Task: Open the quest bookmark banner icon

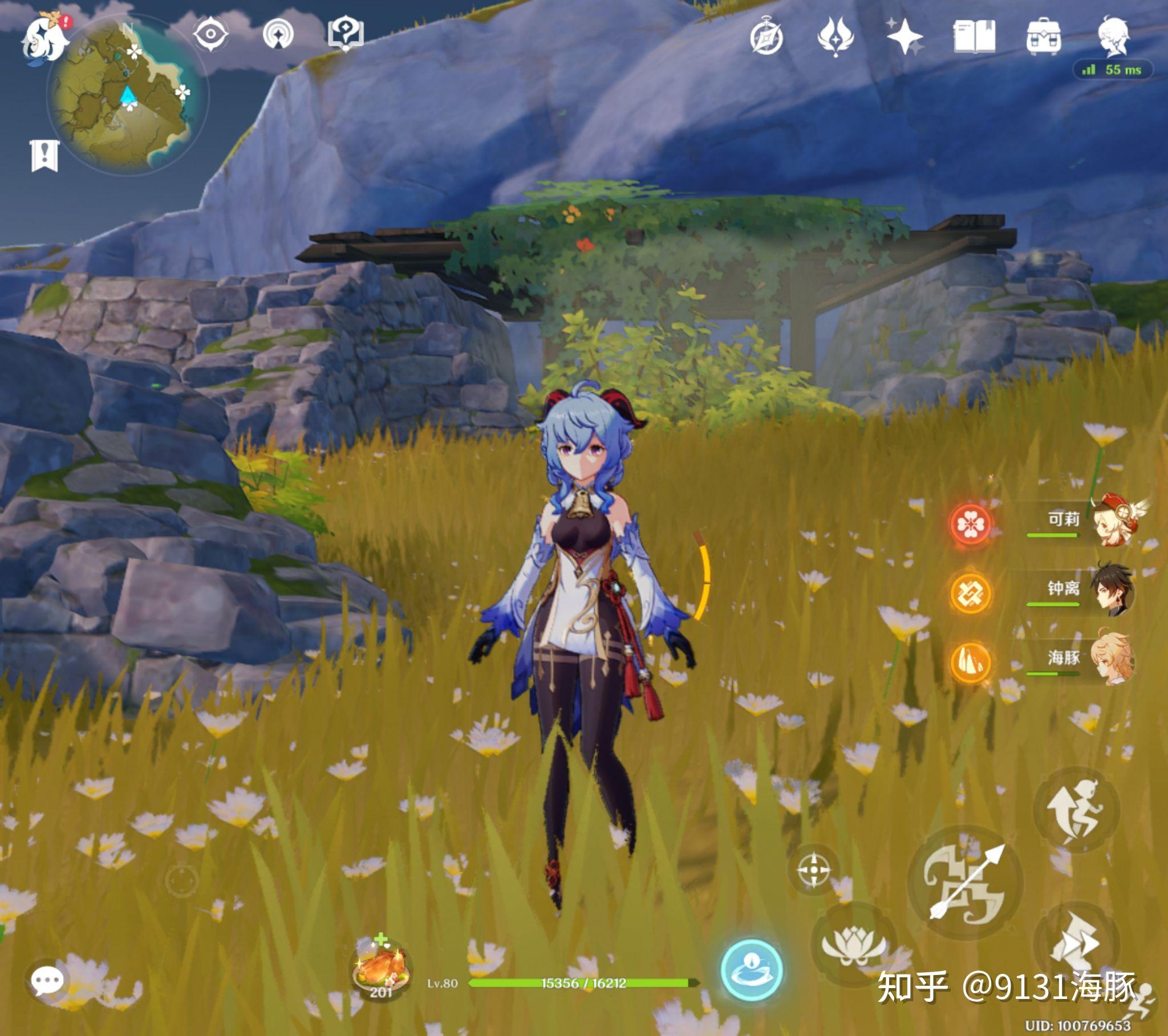Action: [x=44, y=156]
